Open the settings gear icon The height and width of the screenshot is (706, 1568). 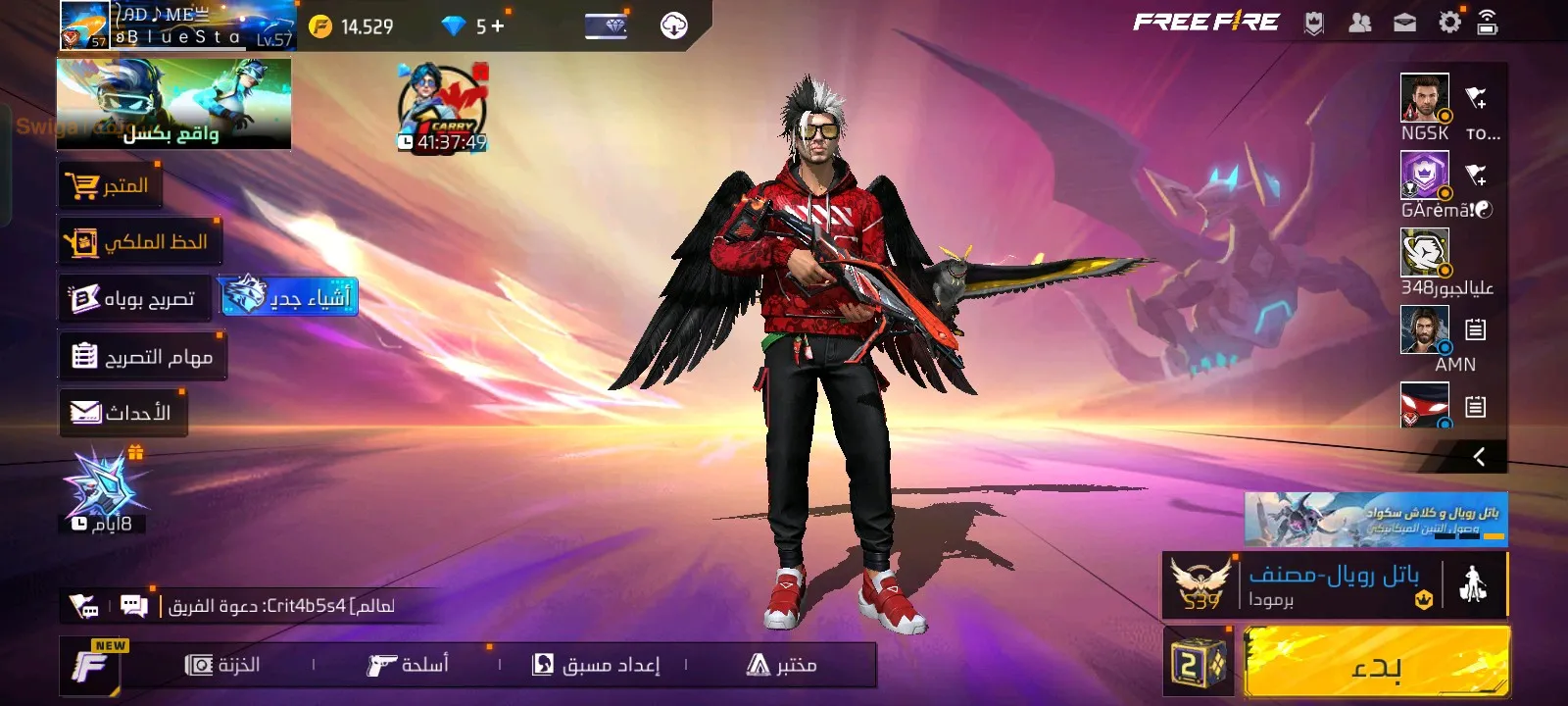(x=1448, y=23)
